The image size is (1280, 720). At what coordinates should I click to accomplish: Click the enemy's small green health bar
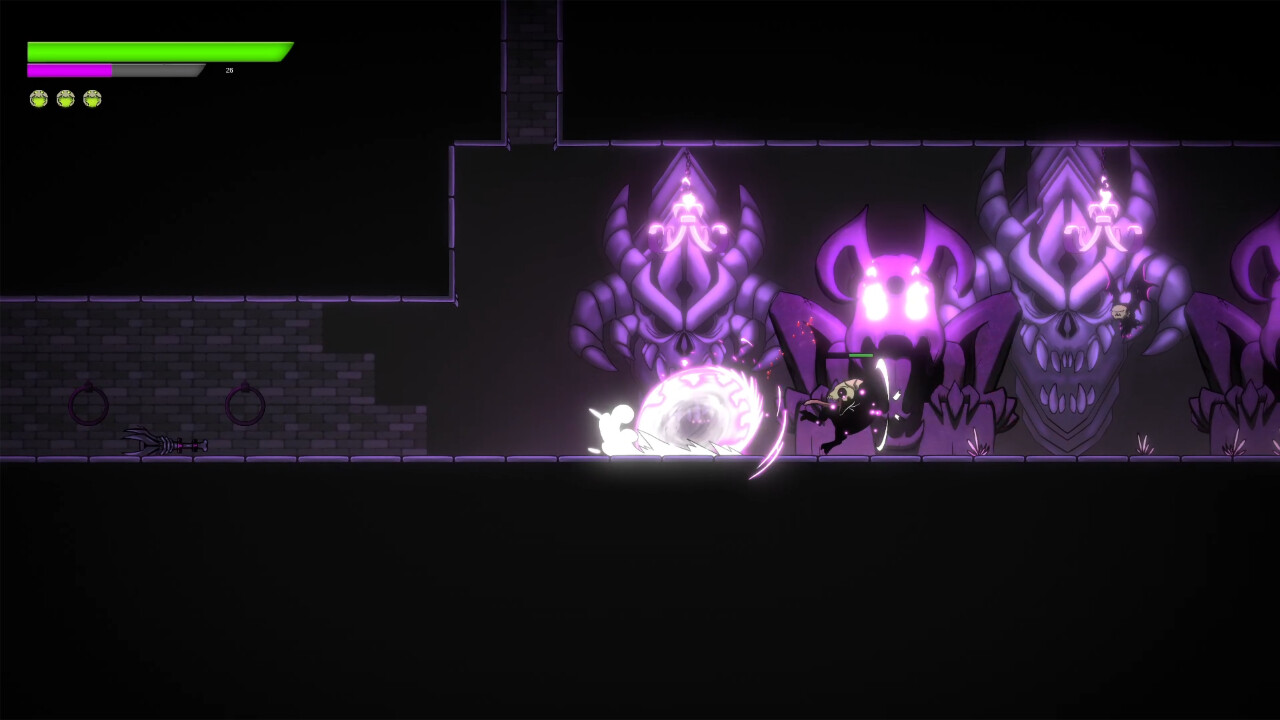[x=858, y=354]
